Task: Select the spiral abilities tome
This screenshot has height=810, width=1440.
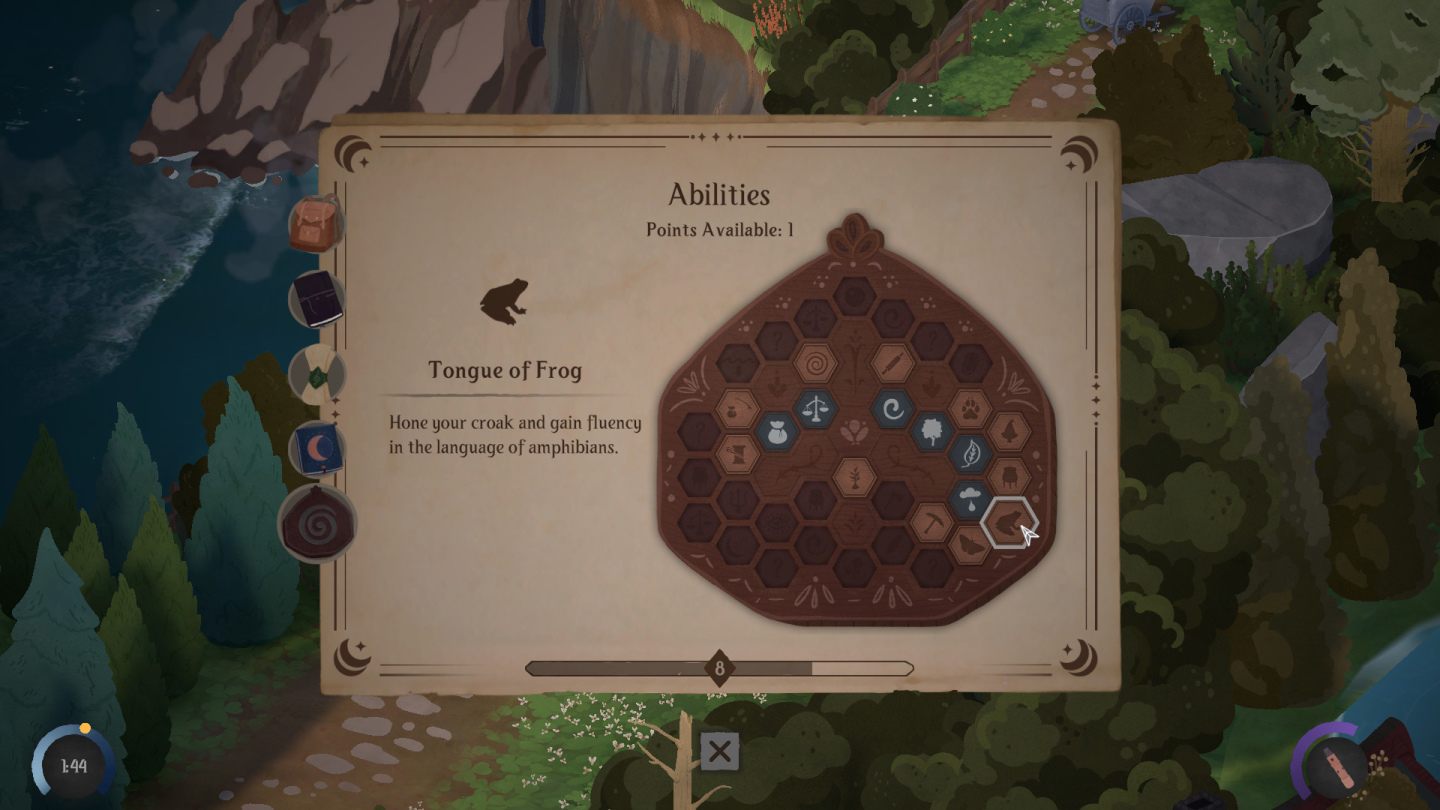Action: click(x=317, y=522)
